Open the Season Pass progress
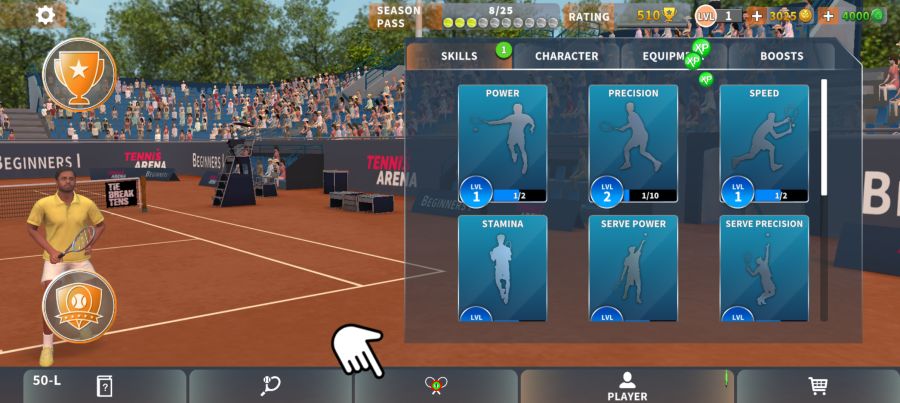The width and height of the screenshot is (900, 403). 467,16
